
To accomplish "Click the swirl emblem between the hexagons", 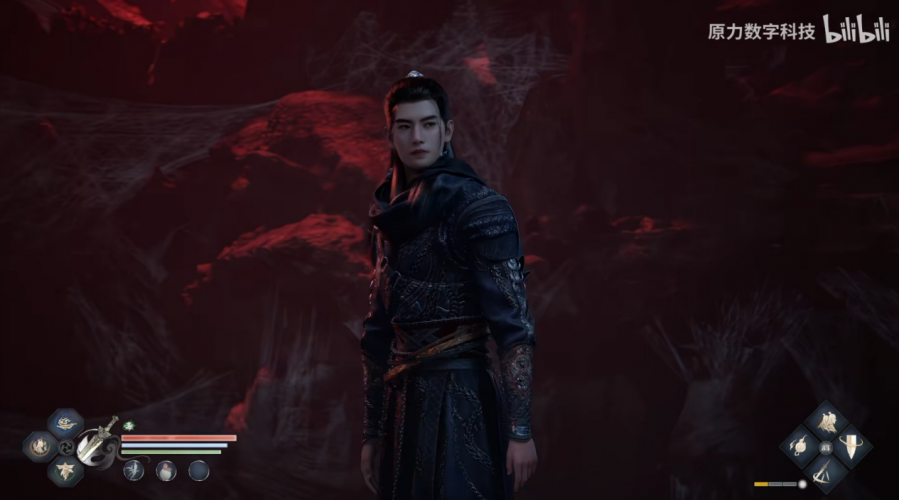I will coord(67,447).
